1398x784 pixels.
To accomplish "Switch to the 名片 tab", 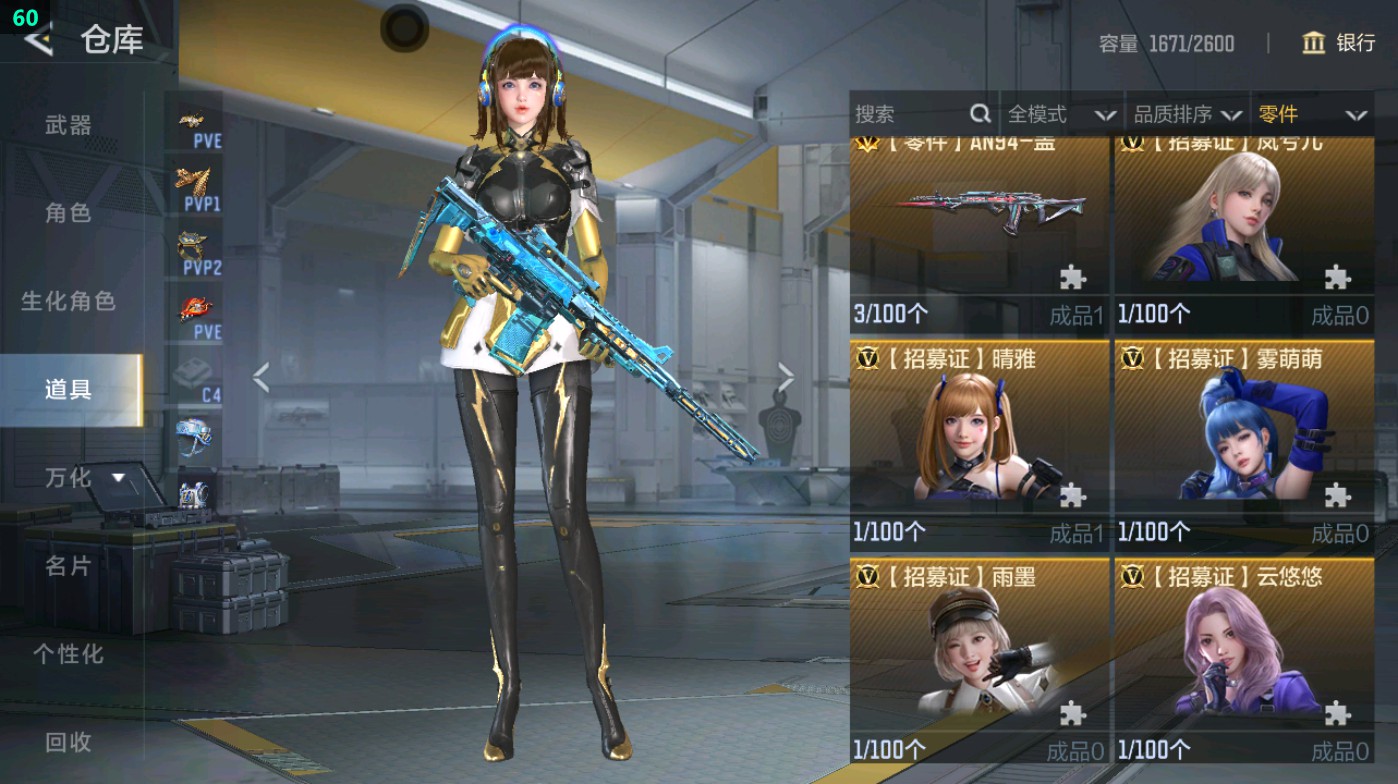I will [69, 566].
